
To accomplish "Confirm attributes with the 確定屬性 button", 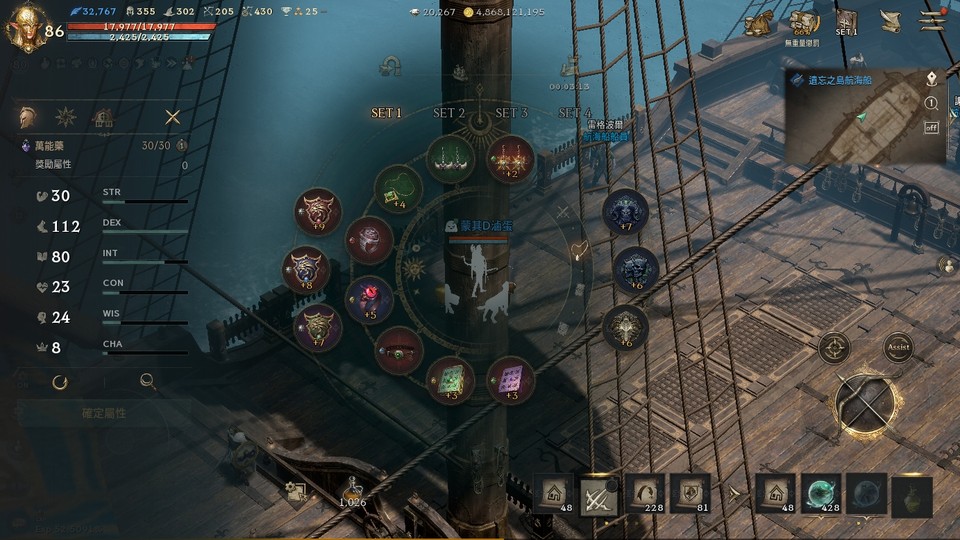I will point(103,412).
